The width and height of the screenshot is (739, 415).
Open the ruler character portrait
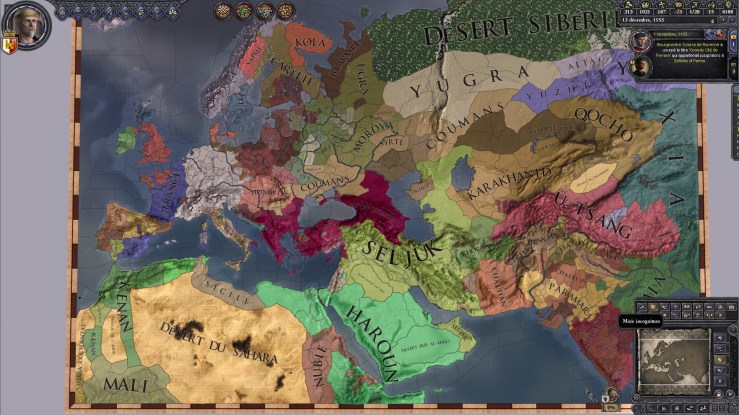click(x=29, y=24)
